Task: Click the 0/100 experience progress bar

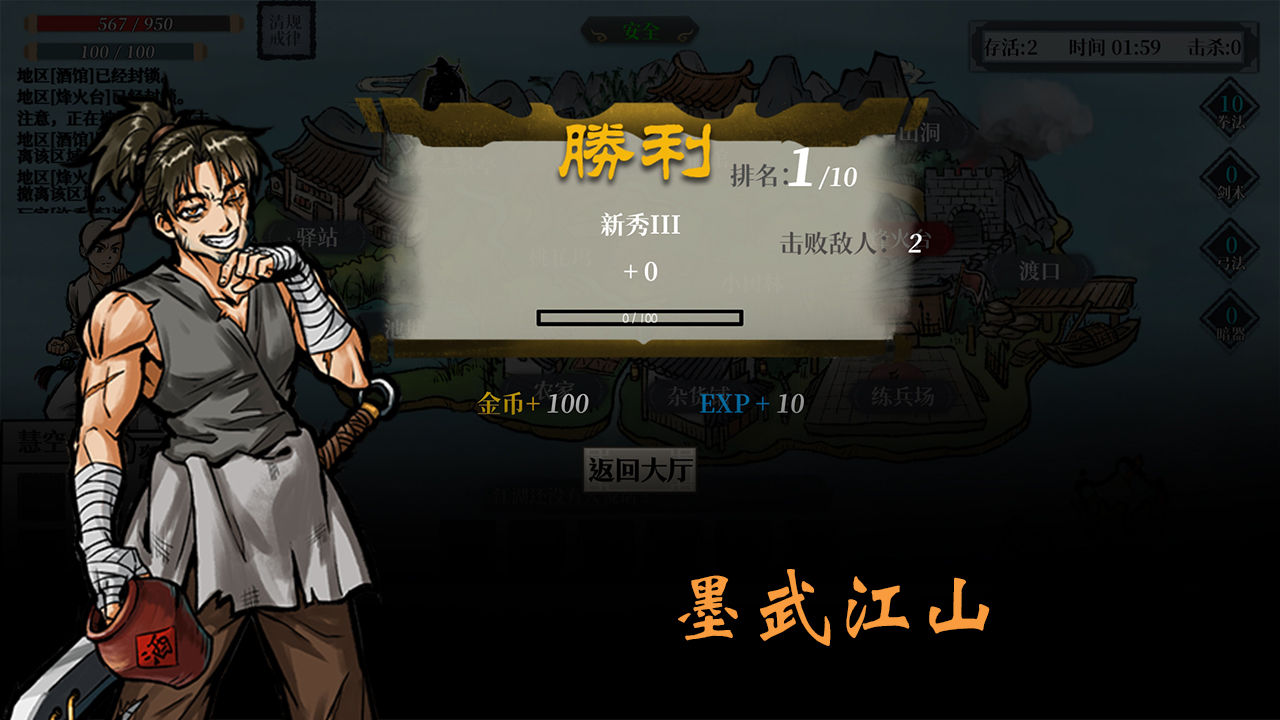Action: 640,315
